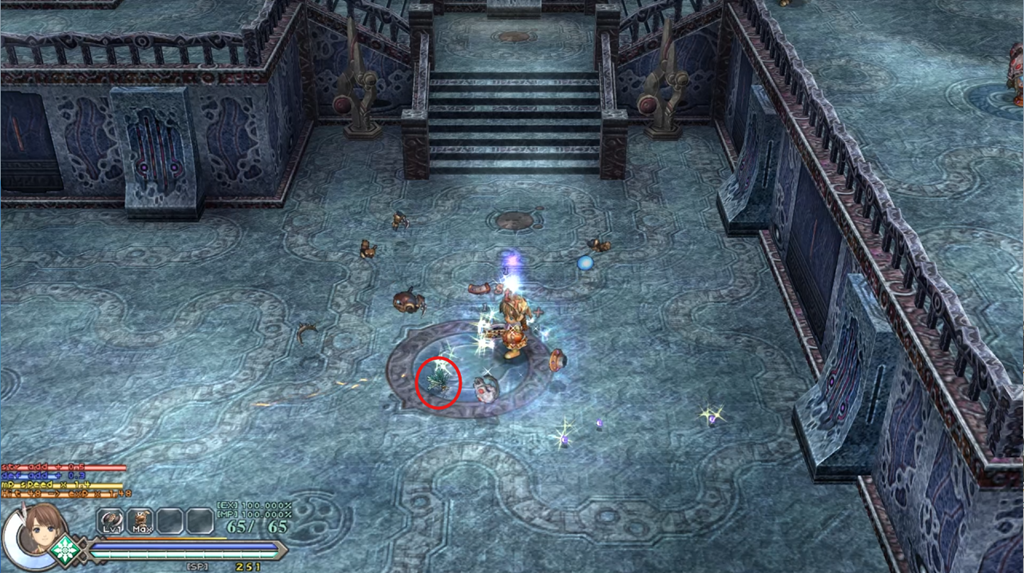Screen dimensions: 1024x573
Task: Select the Max level skill slot
Action: [x=140, y=521]
